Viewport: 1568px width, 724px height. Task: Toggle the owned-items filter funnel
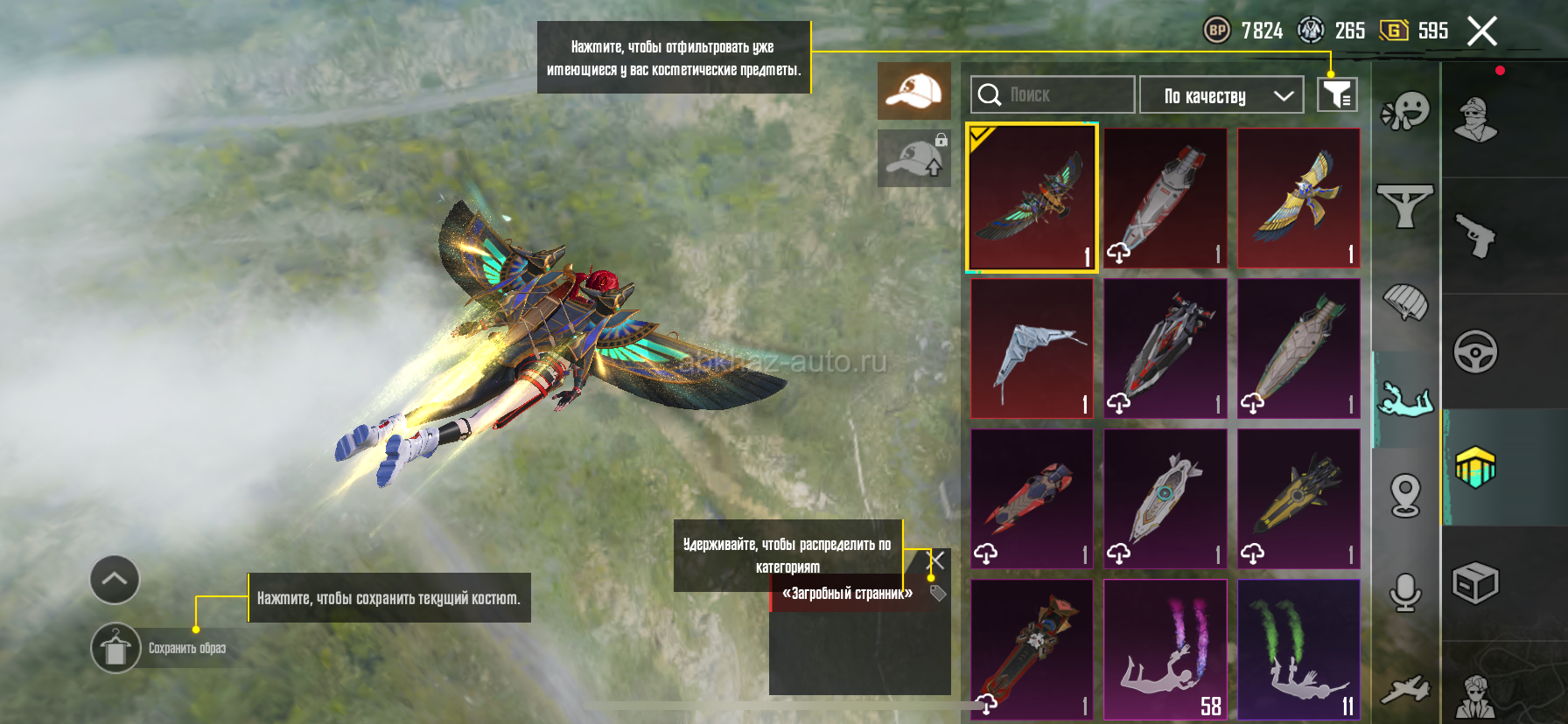(1337, 94)
